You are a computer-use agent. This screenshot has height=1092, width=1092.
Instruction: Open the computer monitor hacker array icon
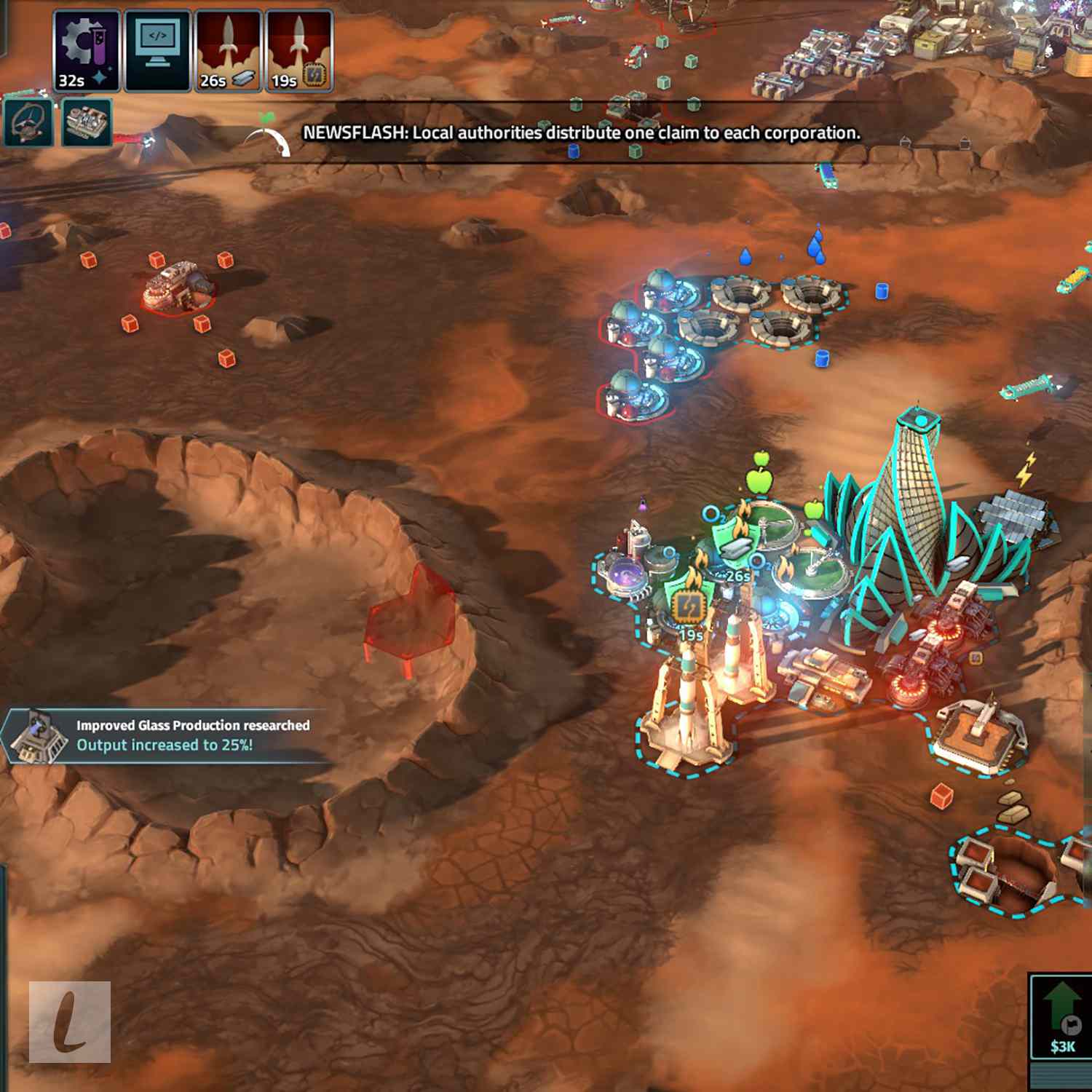pos(157,50)
